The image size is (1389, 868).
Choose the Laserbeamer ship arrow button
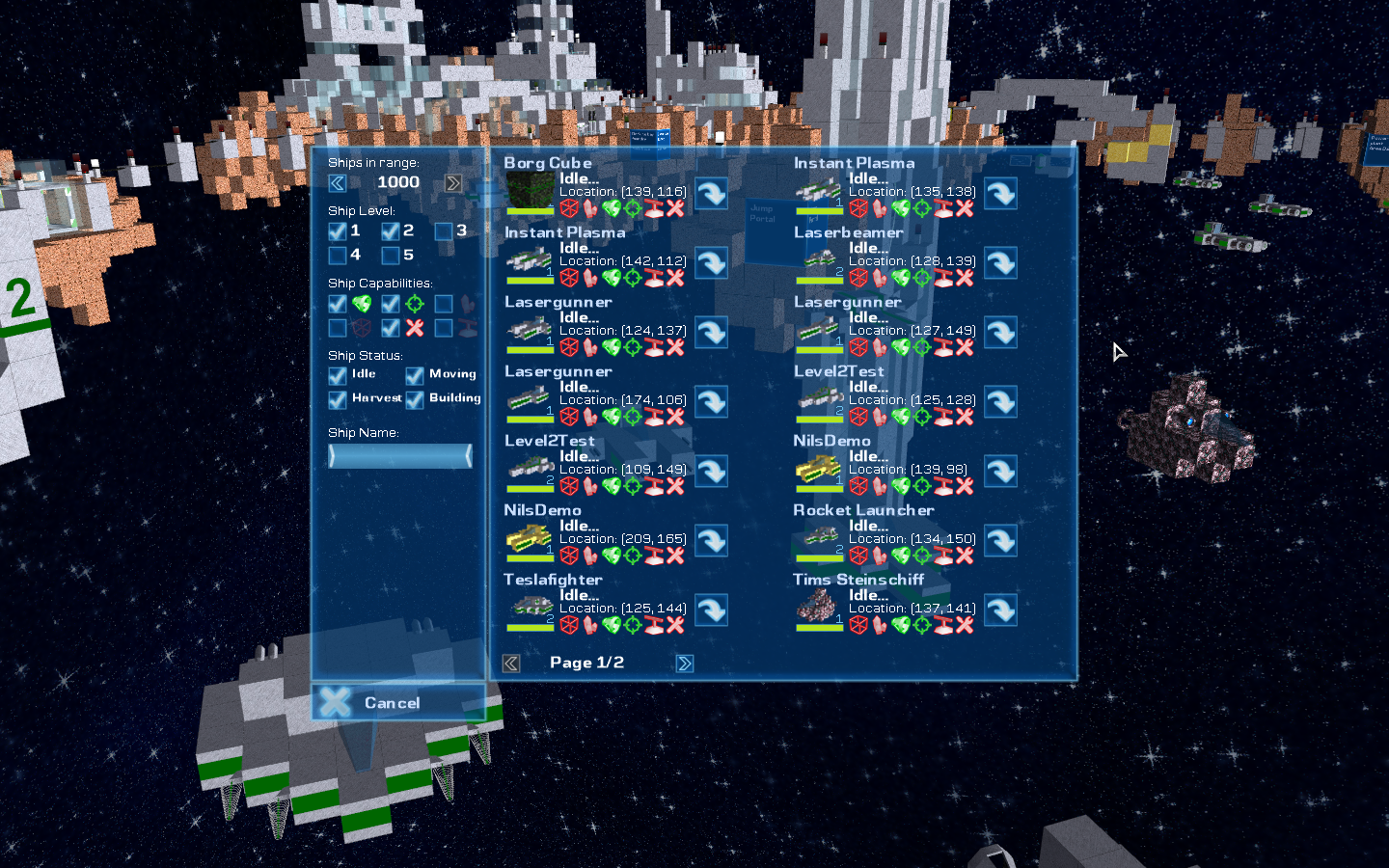1001,263
